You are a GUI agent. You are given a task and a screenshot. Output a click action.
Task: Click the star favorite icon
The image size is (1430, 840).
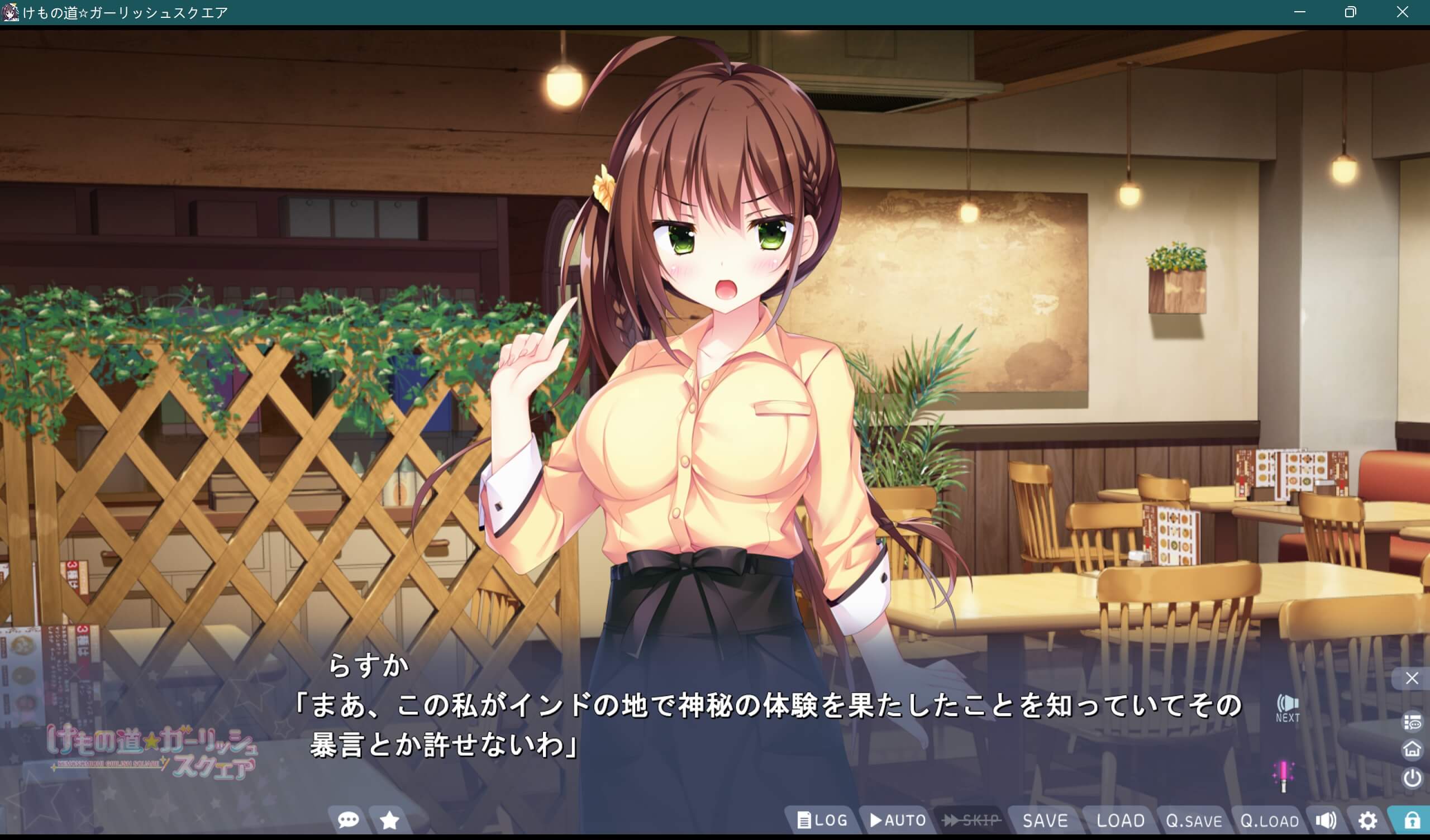pos(389,820)
